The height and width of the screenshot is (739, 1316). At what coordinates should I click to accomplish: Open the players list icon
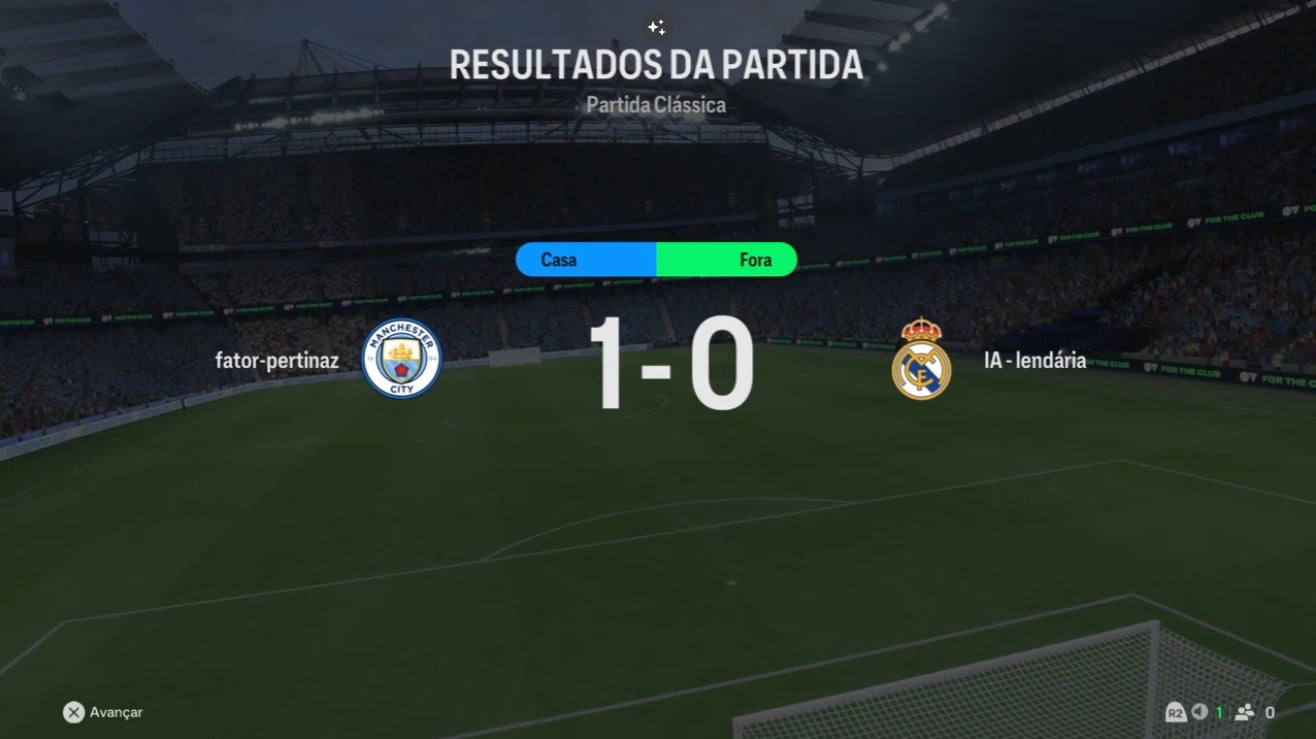tap(1245, 712)
